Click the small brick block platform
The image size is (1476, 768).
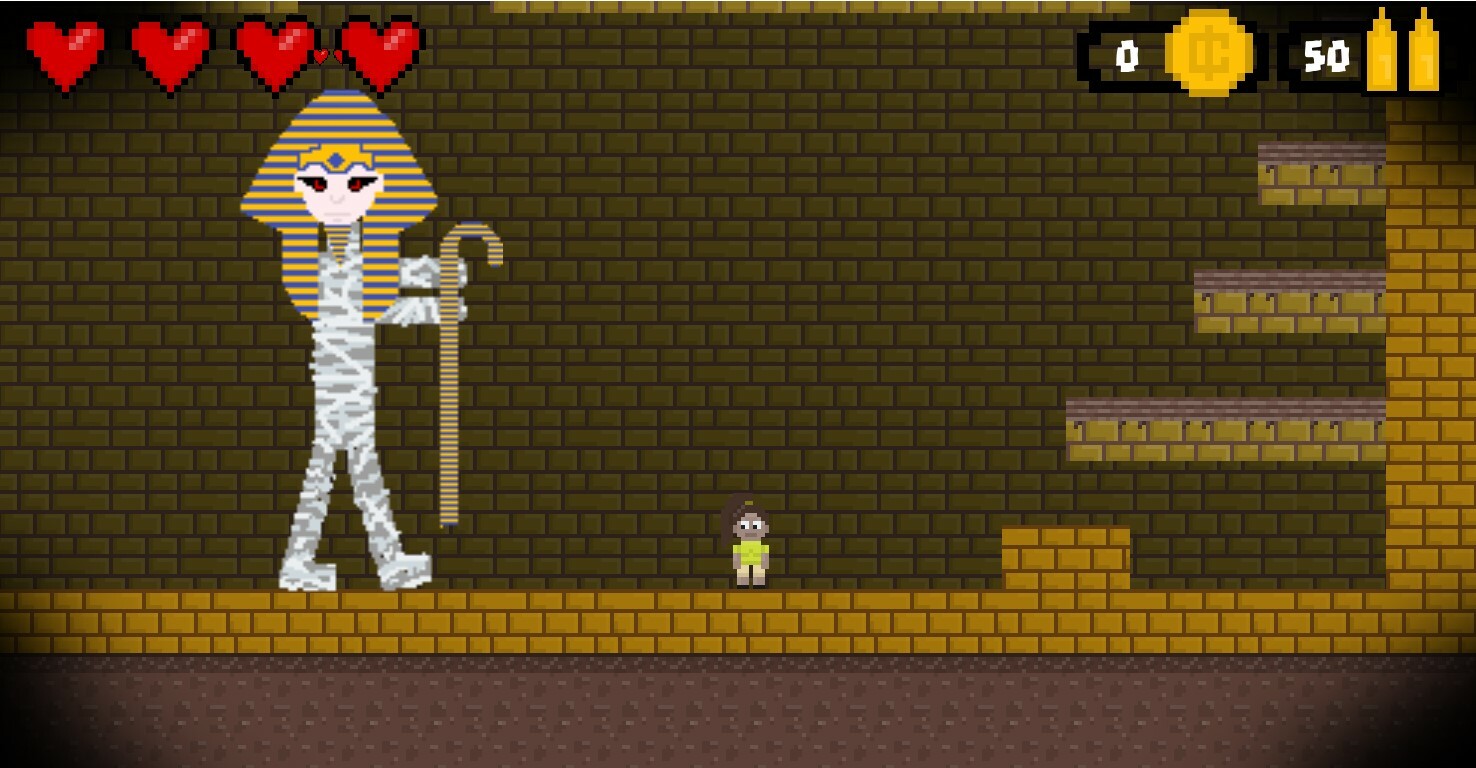1065,555
